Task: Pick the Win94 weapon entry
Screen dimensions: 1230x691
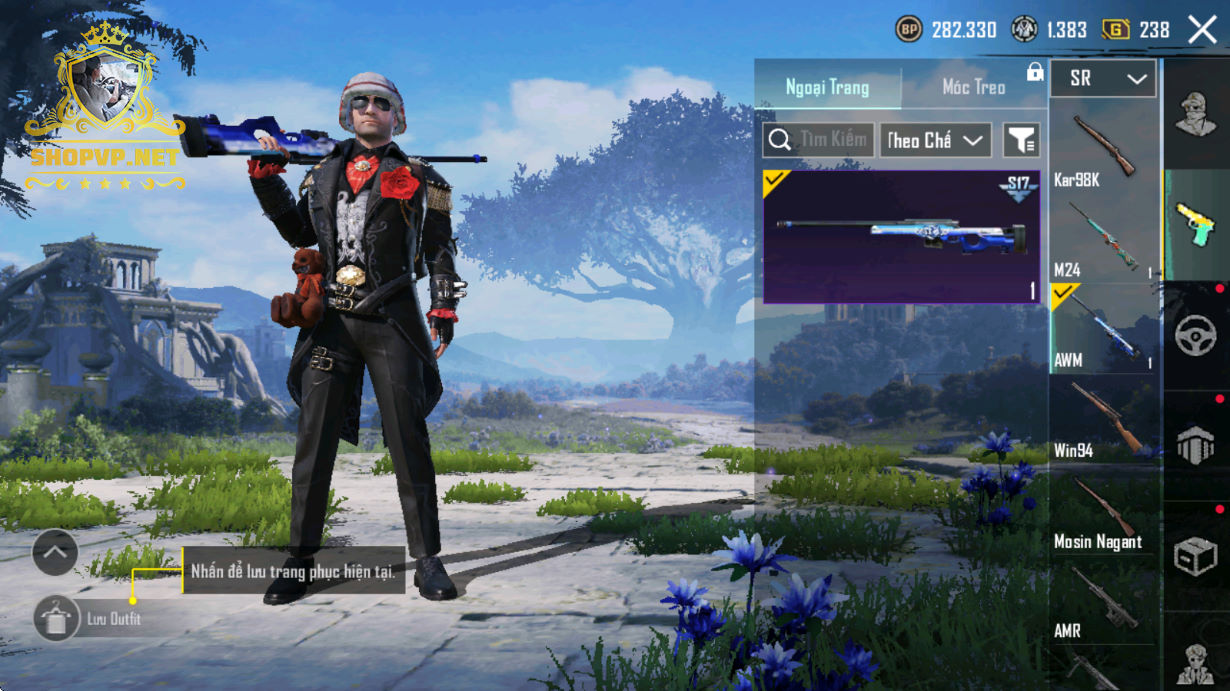Action: (1103, 420)
